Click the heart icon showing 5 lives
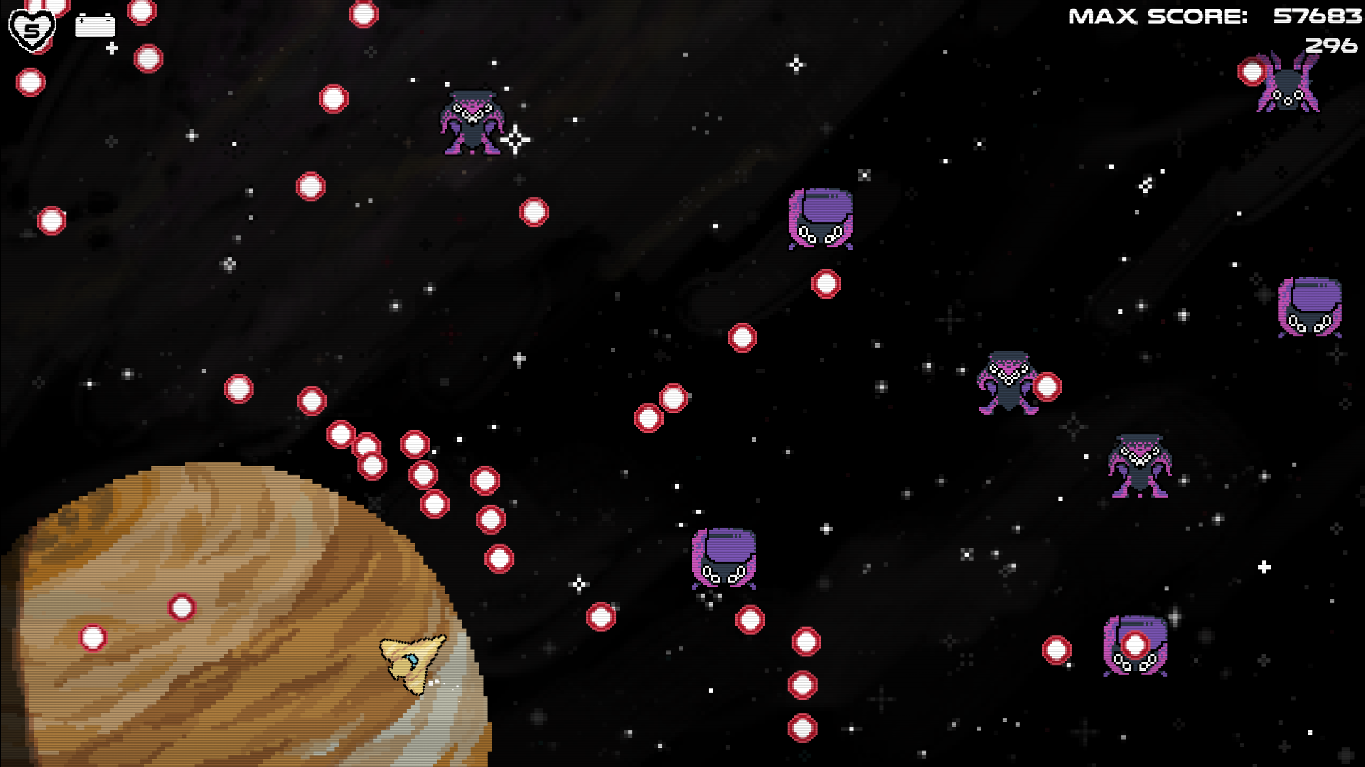This screenshot has width=1365, height=767. coord(30,29)
